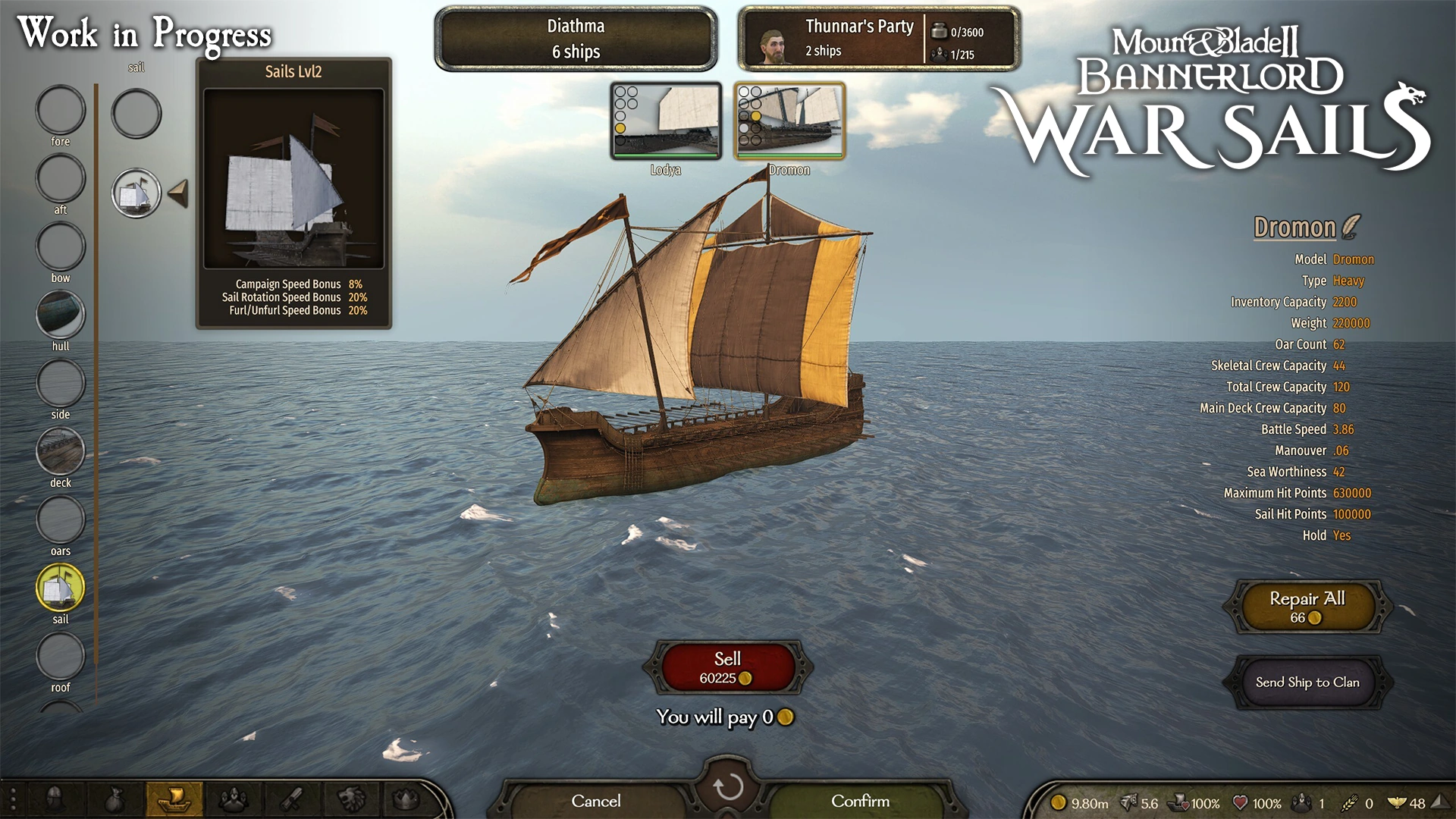Open the three-dot expander on the bottom toolbar
Viewport: 1456px width, 819px height.
[13, 798]
